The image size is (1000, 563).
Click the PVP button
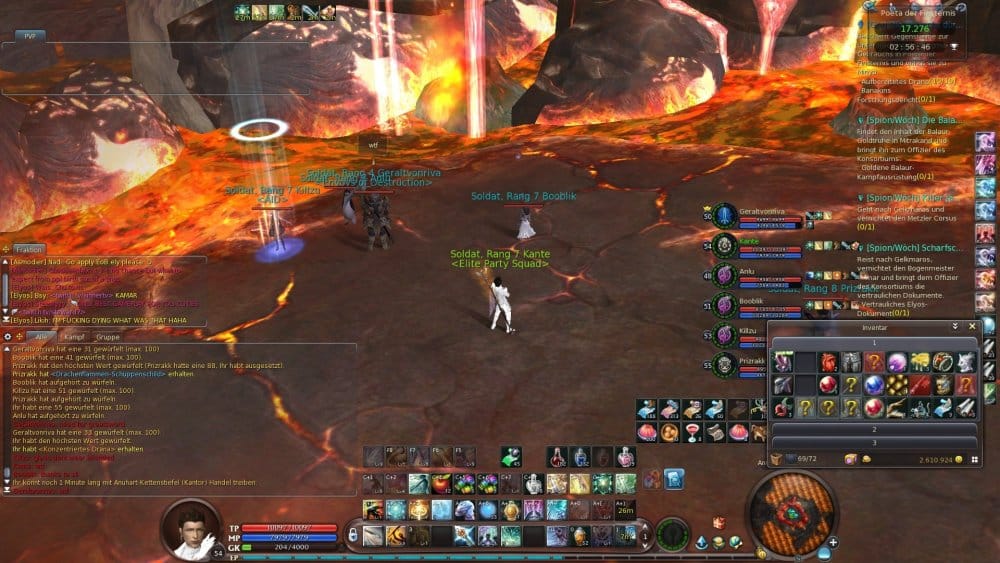tap(29, 35)
